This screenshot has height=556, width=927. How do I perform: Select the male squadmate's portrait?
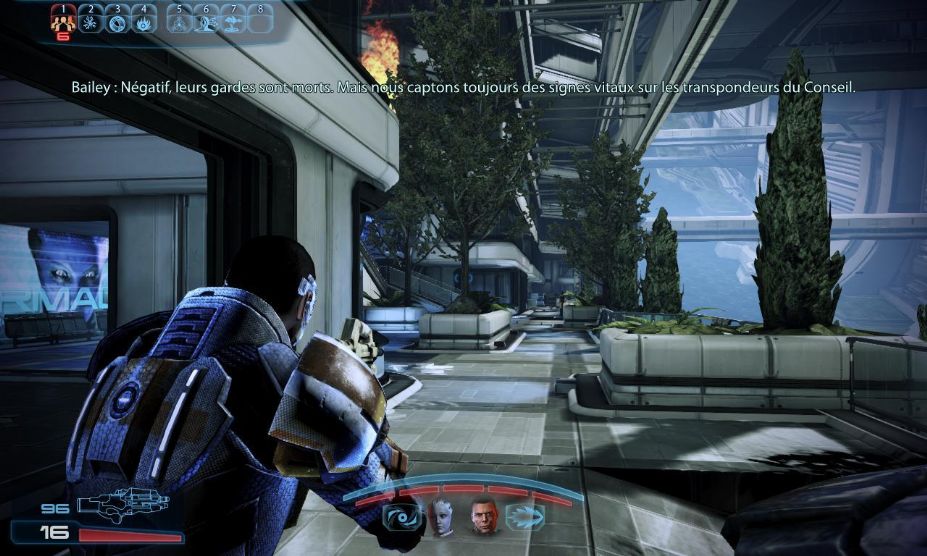[484, 516]
